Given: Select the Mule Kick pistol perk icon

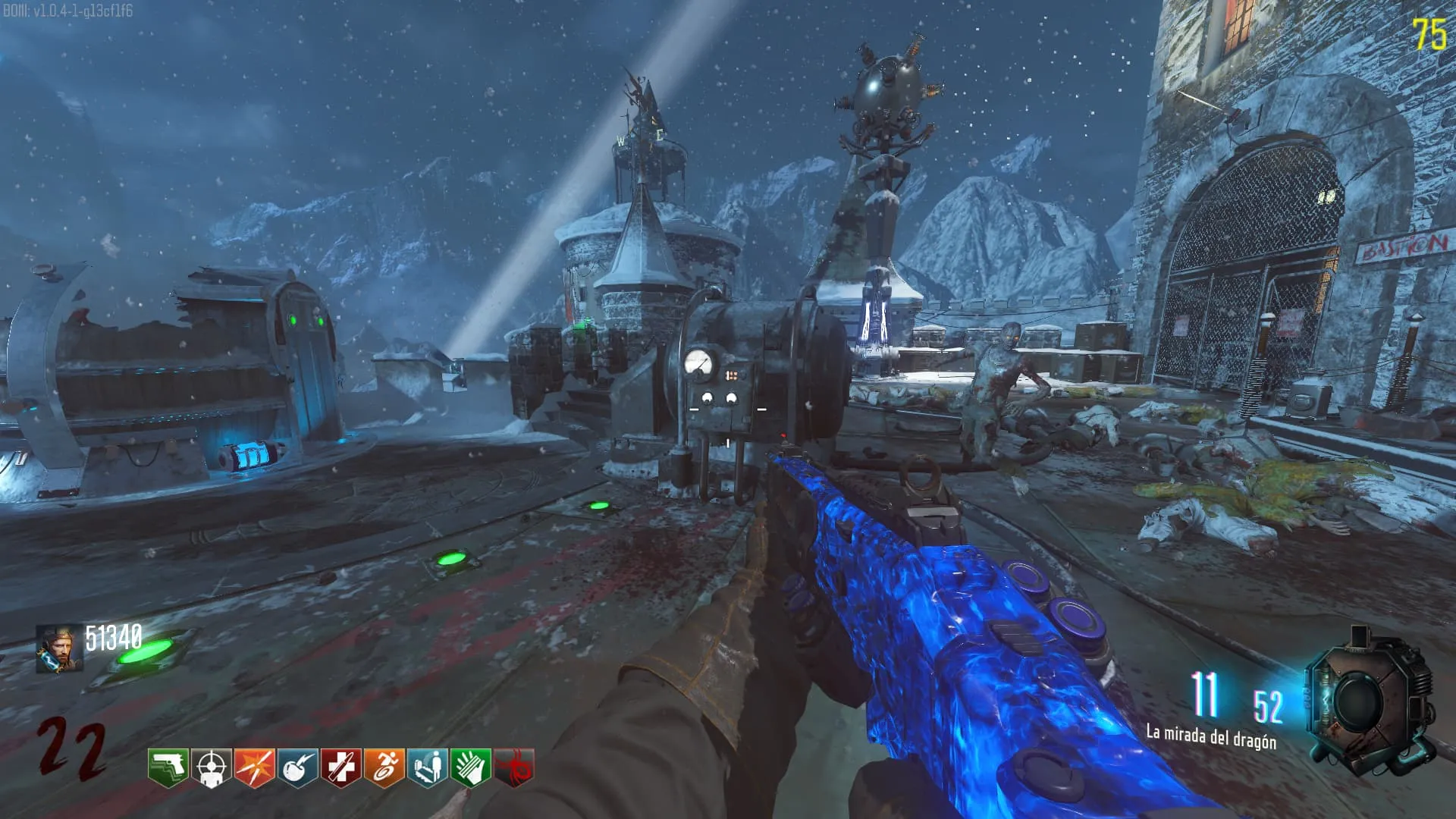Looking at the screenshot, I should coord(168,767).
